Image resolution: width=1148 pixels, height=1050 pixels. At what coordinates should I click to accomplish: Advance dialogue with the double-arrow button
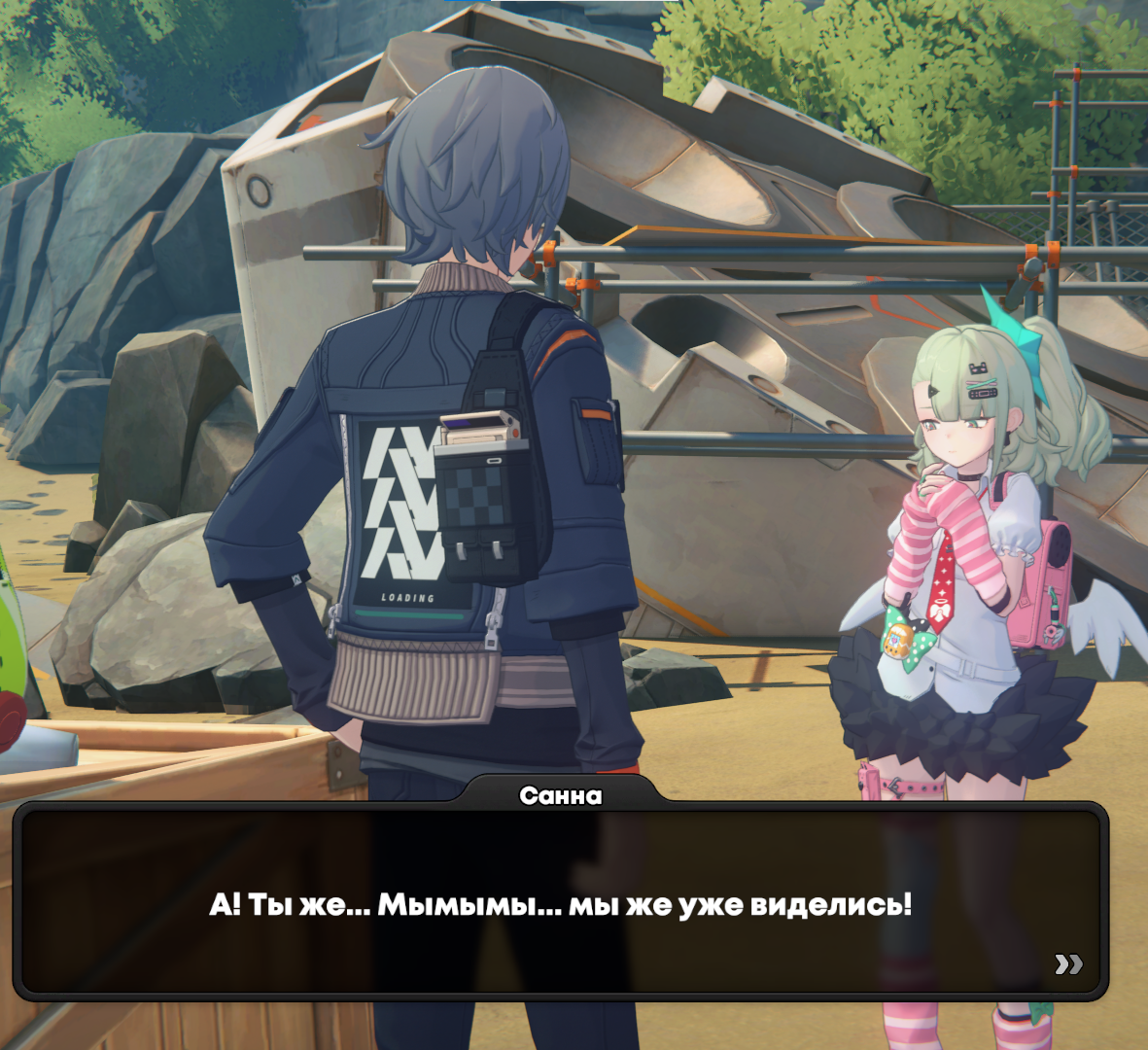coord(1068,963)
